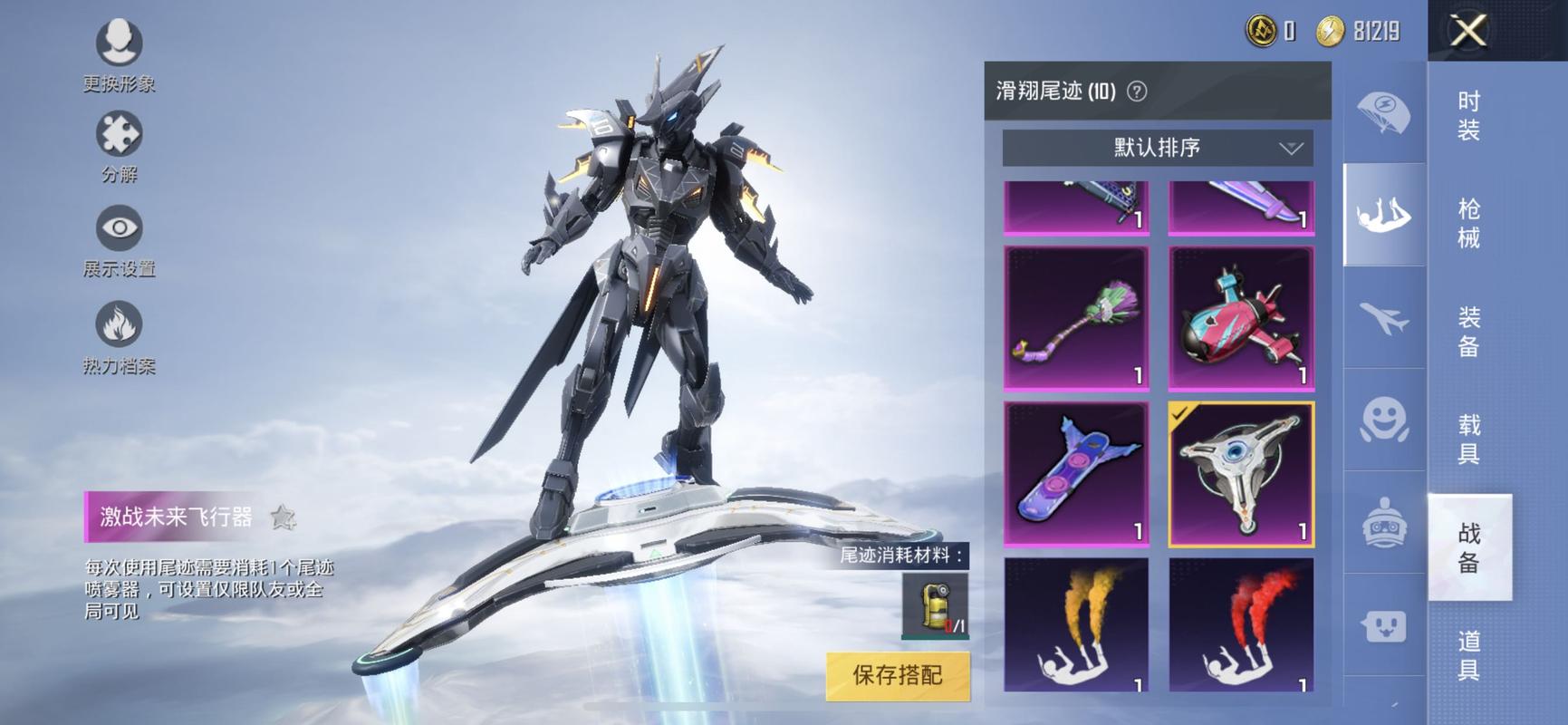Switch to the 时装 tab
1568x725 pixels.
click(x=1468, y=115)
